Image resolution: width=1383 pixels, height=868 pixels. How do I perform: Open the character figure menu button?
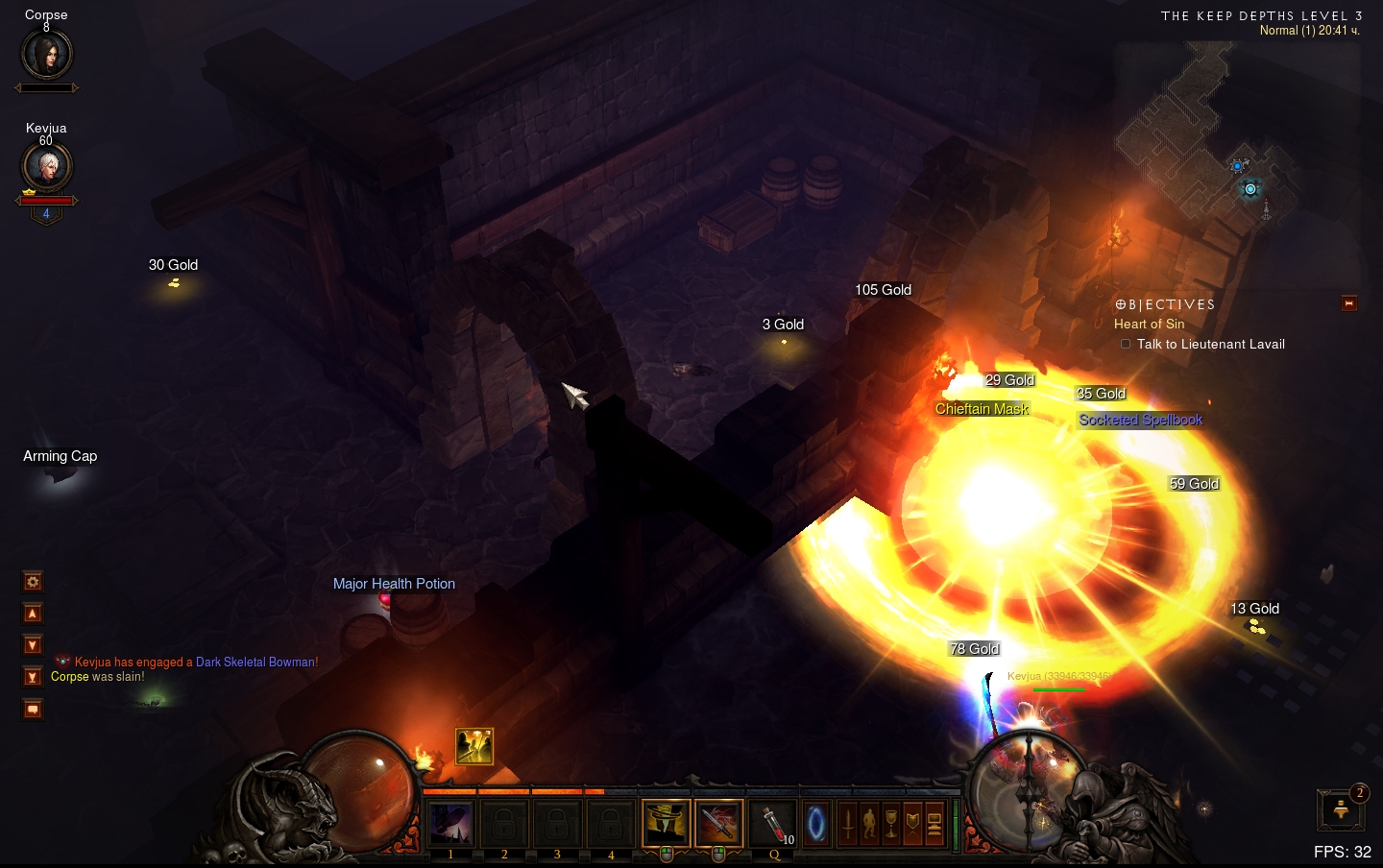[x=869, y=823]
